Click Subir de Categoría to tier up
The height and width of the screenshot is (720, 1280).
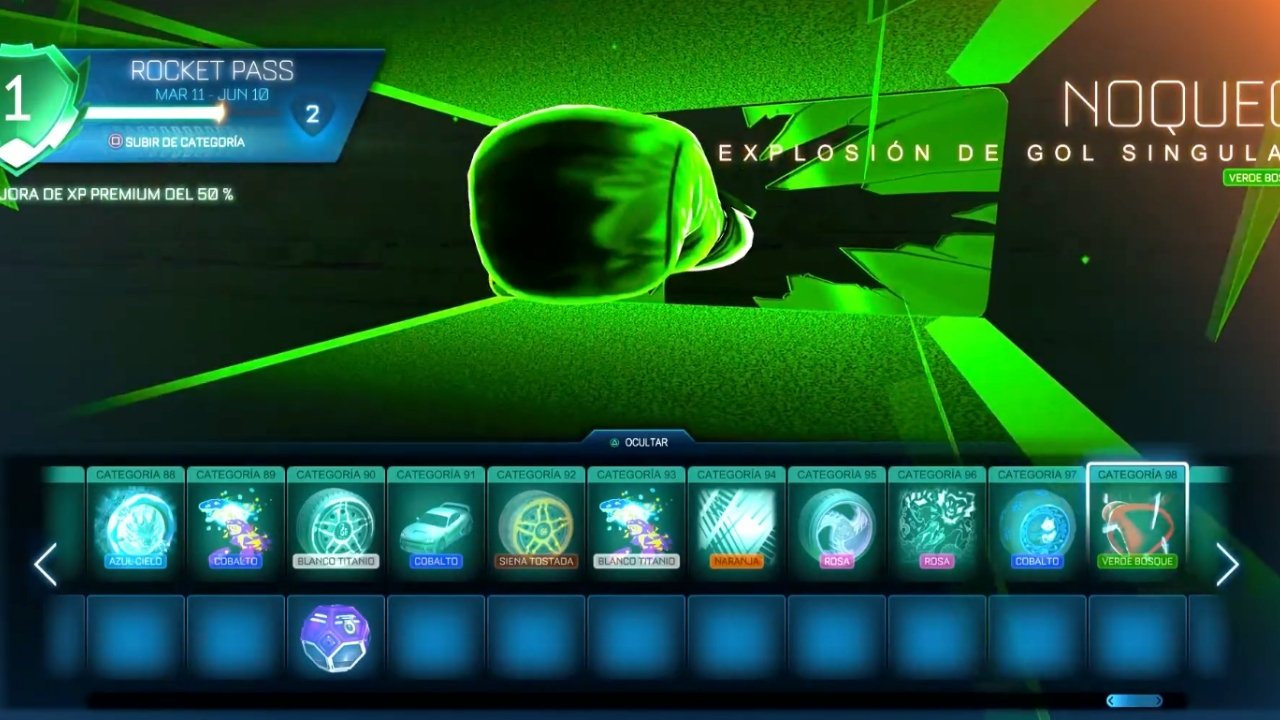(178, 142)
